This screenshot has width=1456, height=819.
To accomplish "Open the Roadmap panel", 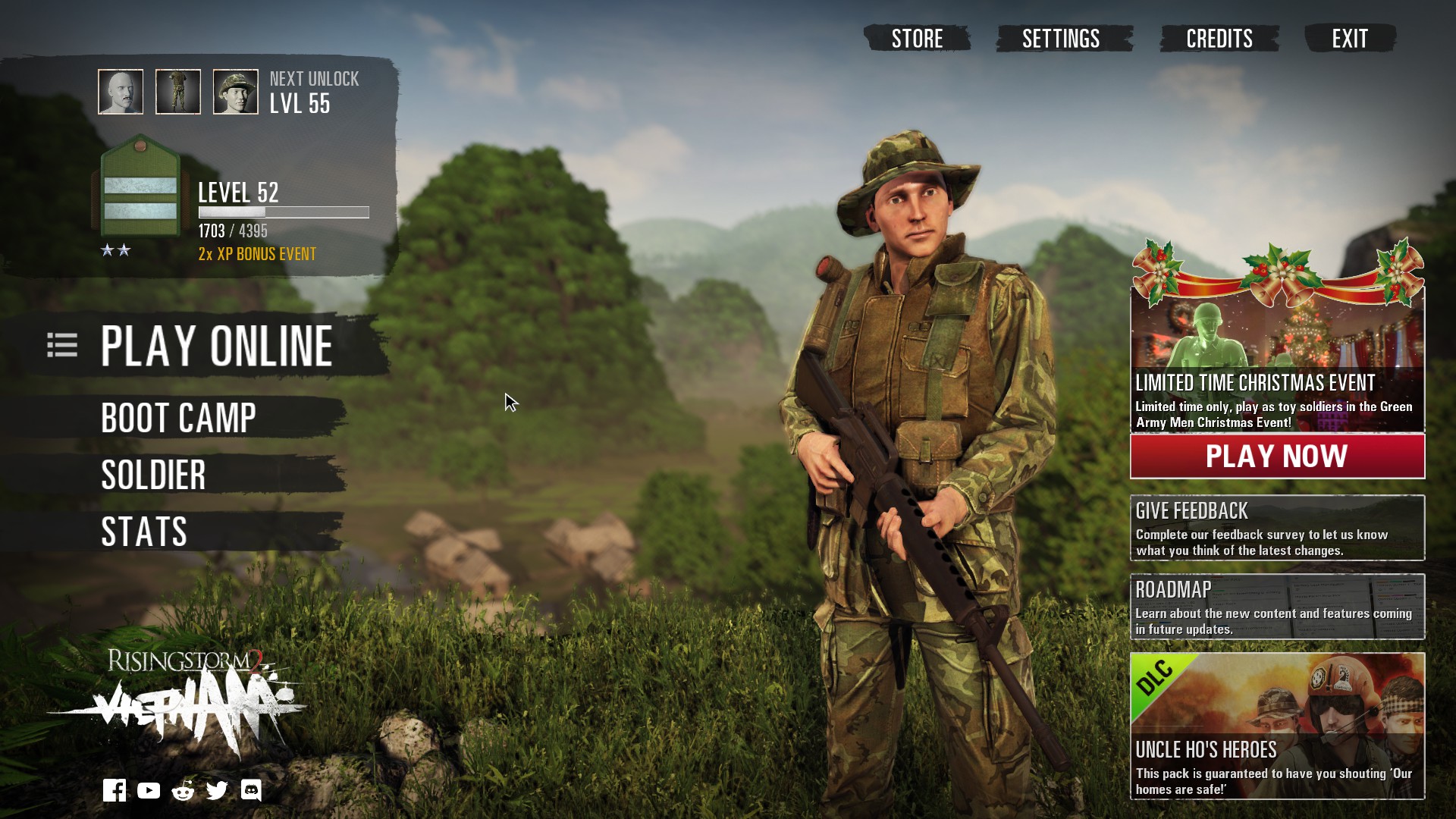I will [1277, 607].
